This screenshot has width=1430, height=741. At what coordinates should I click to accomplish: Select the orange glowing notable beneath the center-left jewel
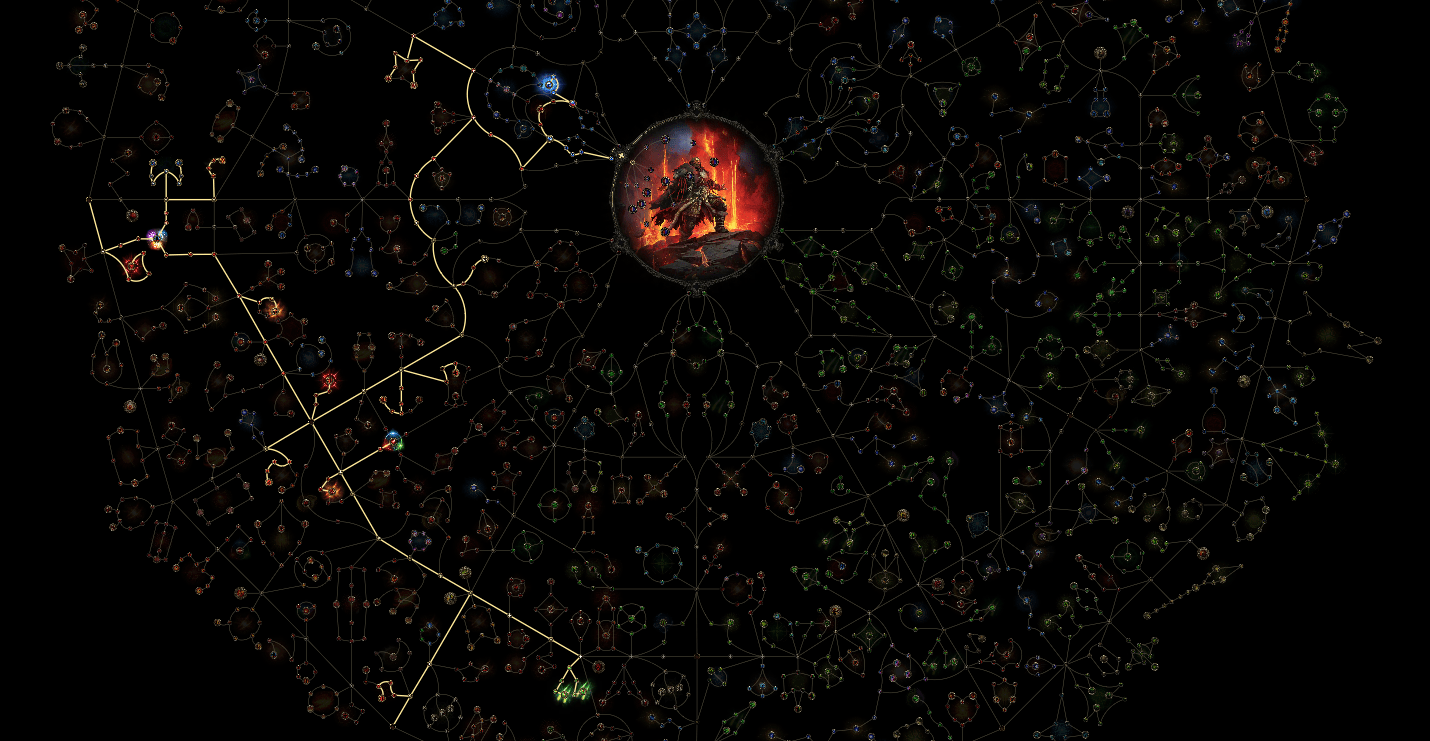331,491
